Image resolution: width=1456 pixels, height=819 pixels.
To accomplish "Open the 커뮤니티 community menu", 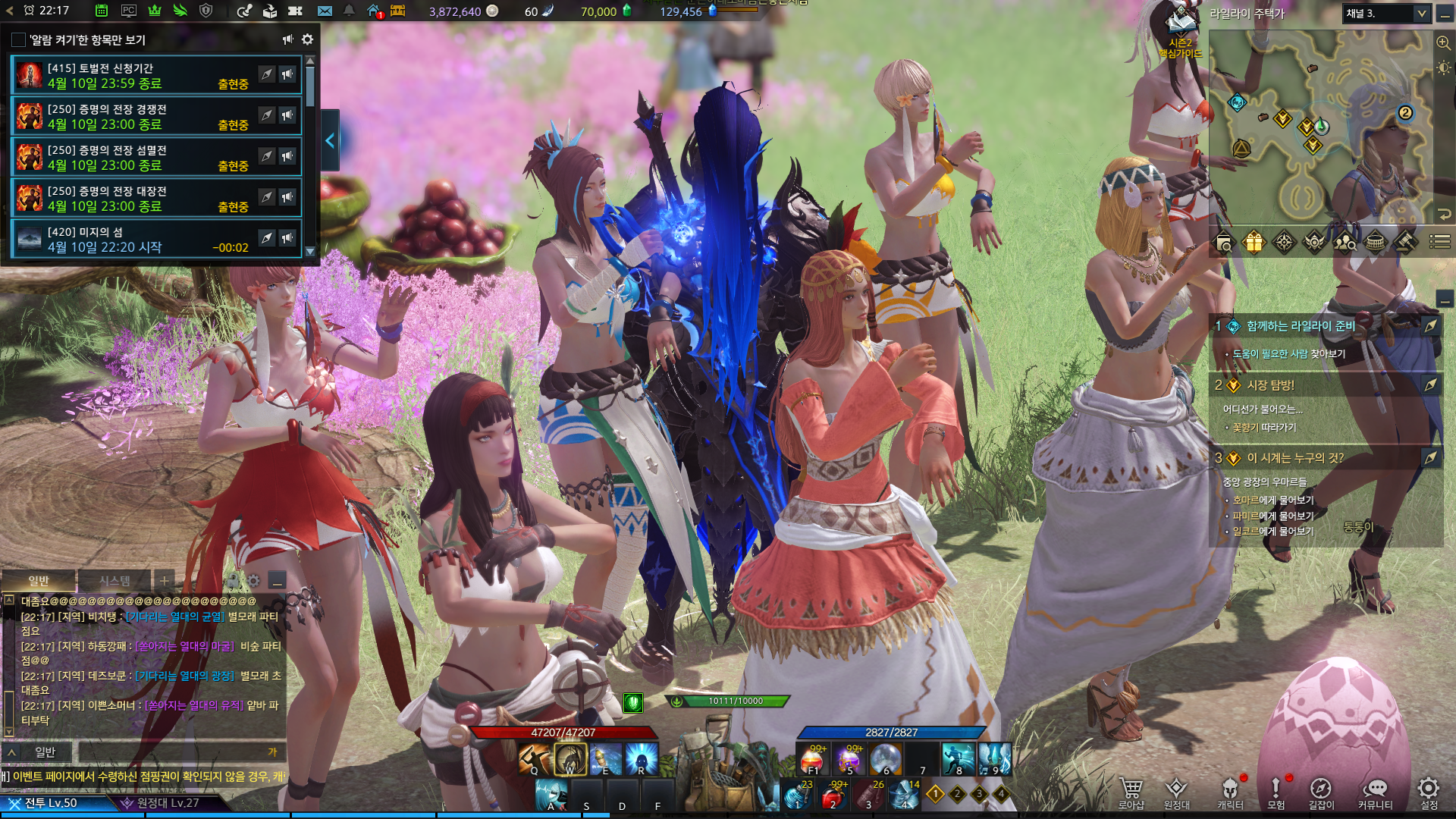I will [1375, 793].
